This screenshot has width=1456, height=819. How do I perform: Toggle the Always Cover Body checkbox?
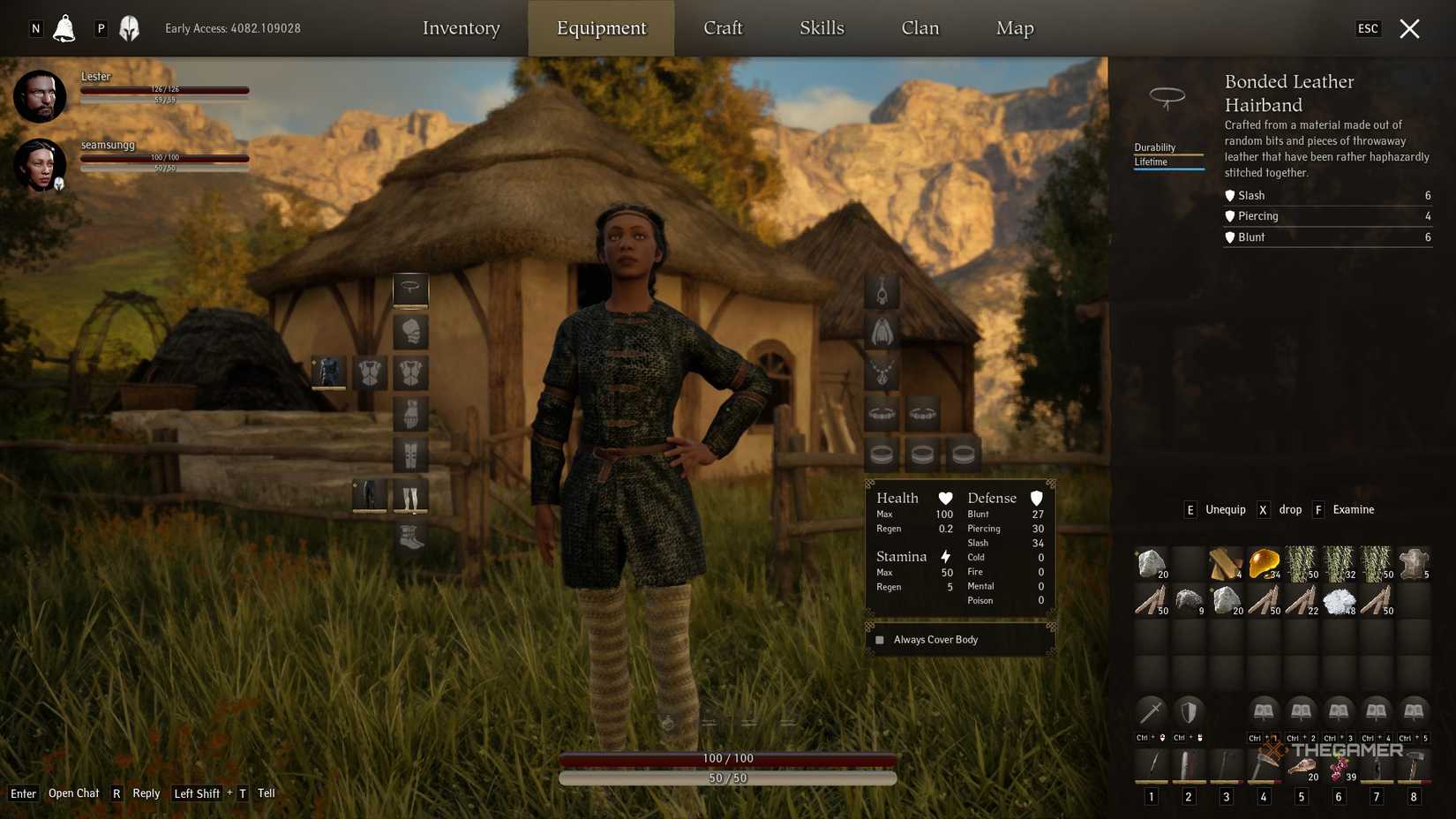[x=879, y=639]
